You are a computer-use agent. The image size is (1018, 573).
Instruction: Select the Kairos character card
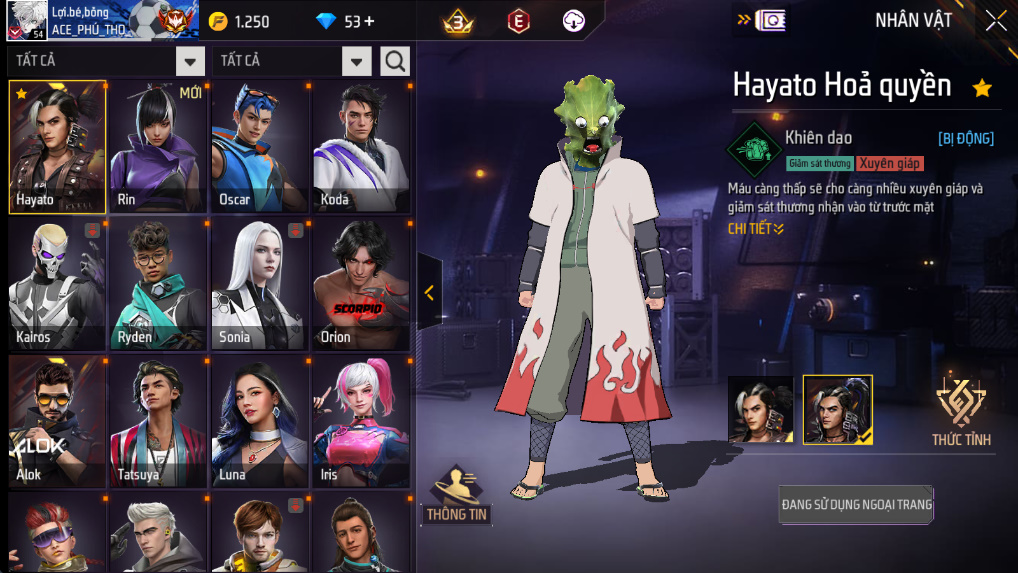pyautogui.click(x=57, y=285)
